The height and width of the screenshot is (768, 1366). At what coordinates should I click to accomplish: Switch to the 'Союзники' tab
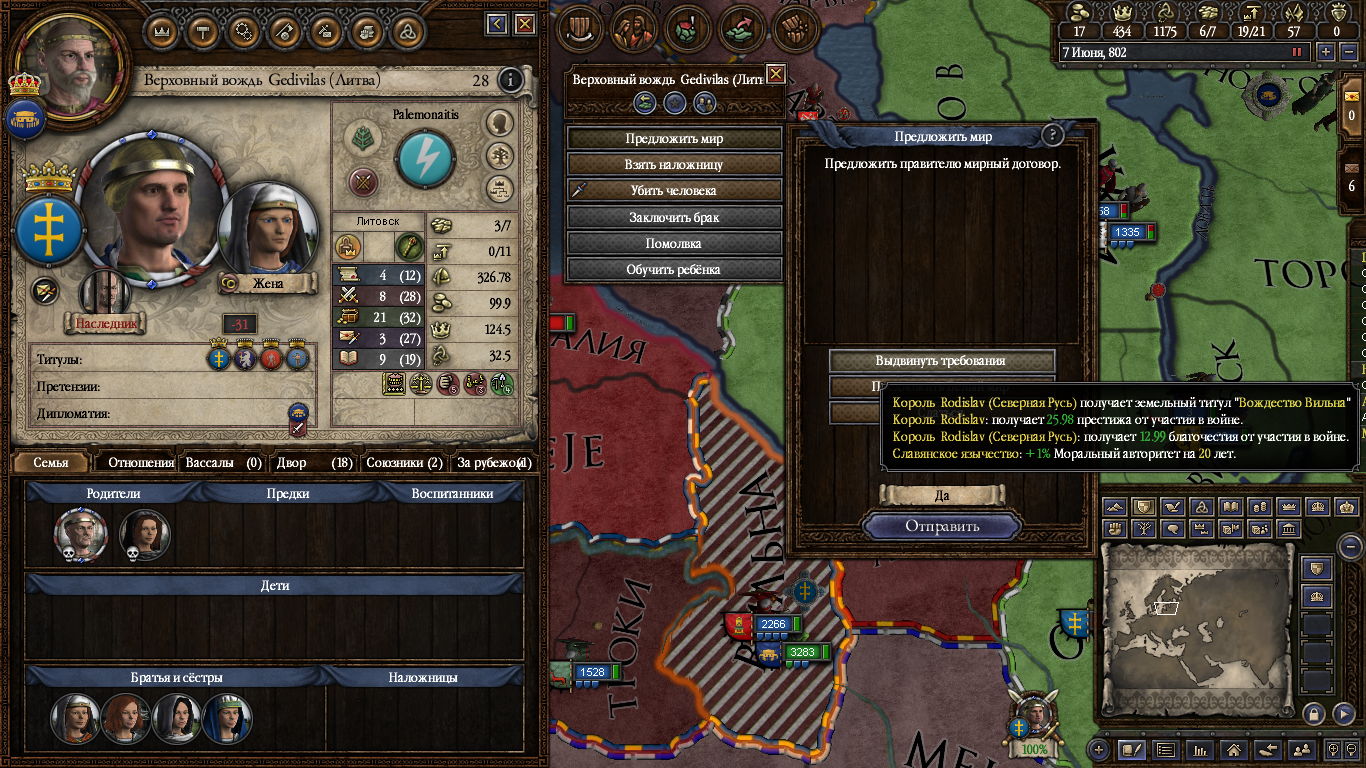coord(403,463)
